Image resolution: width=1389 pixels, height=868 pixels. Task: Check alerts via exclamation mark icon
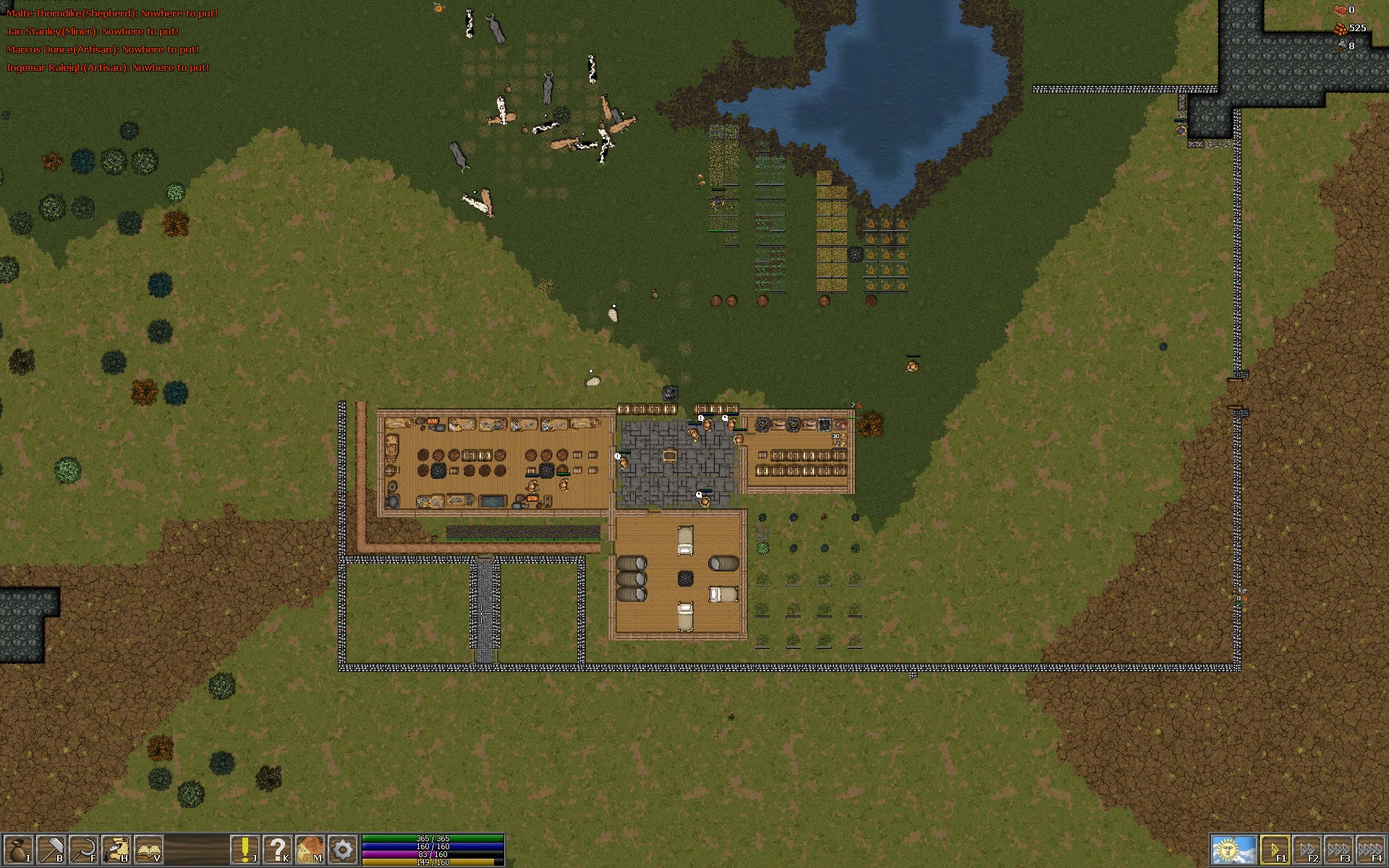[x=245, y=850]
